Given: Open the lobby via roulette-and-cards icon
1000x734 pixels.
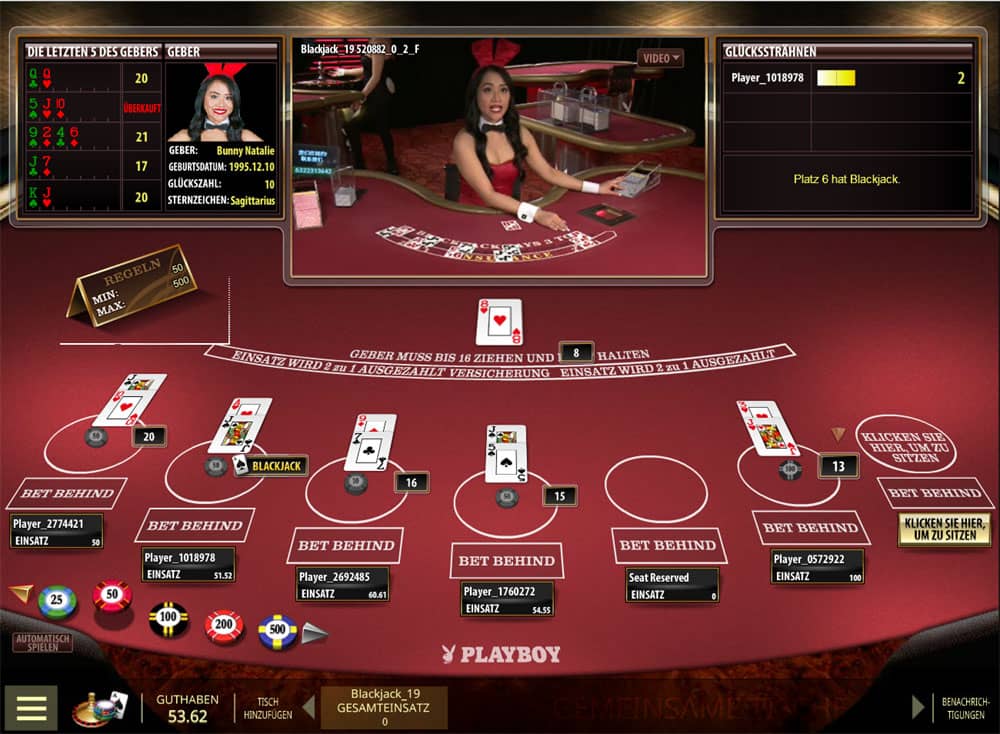Looking at the screenshot, I should pyautogui.click(x=100, y=707).
